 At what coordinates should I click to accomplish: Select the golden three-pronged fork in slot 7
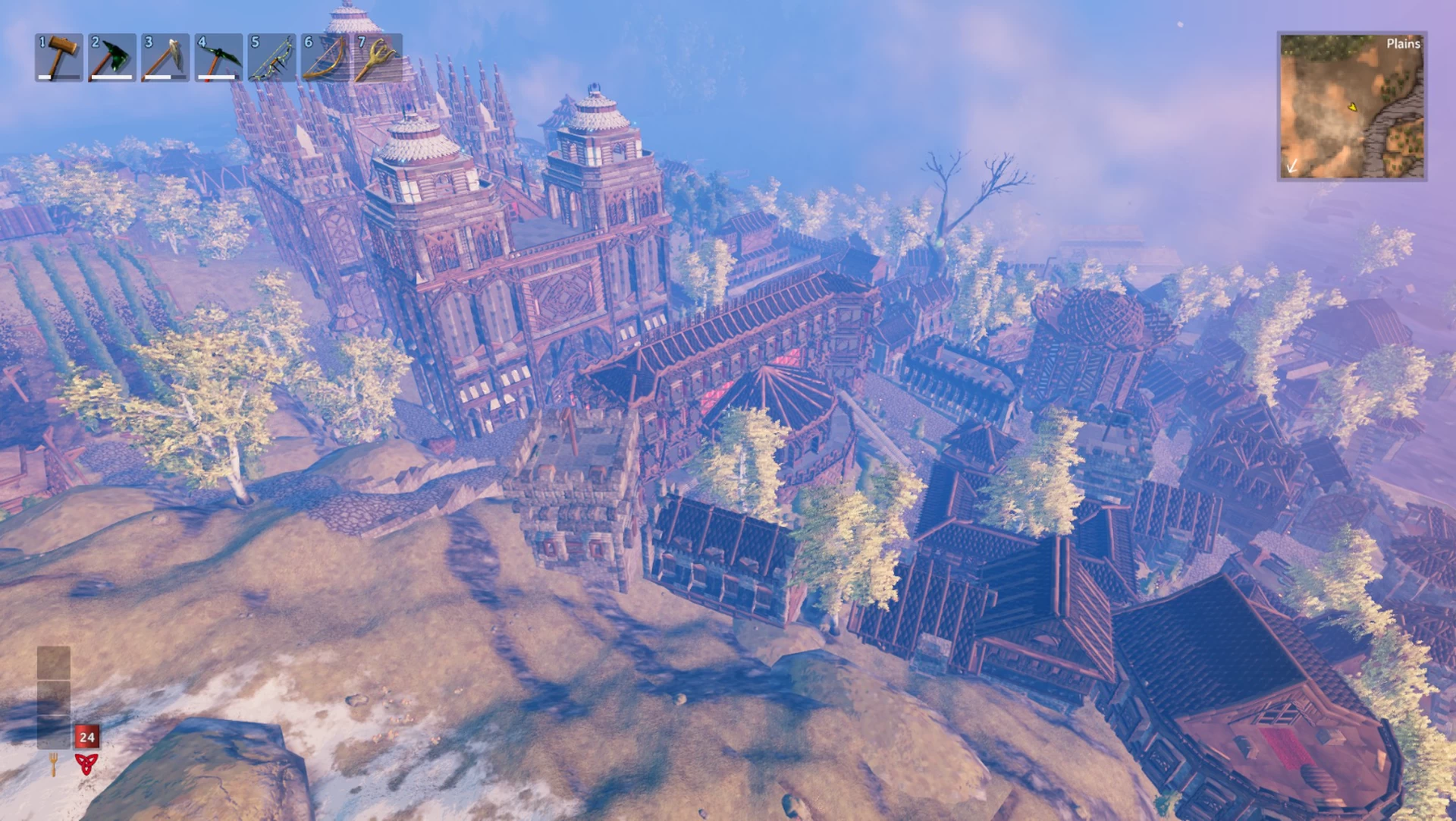pos(378,57)
